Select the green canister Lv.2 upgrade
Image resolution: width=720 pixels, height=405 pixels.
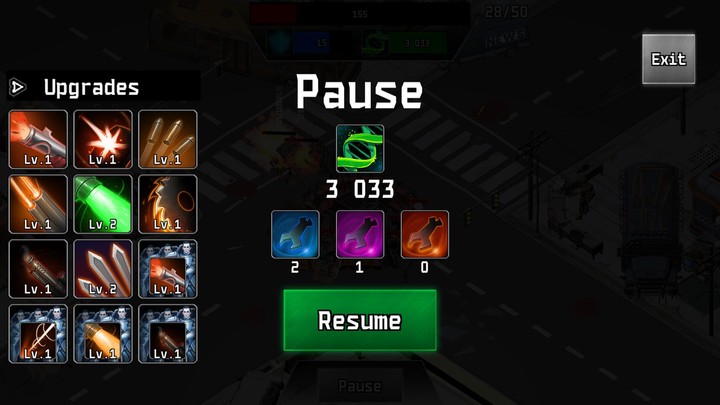click(x=103, y=204)
